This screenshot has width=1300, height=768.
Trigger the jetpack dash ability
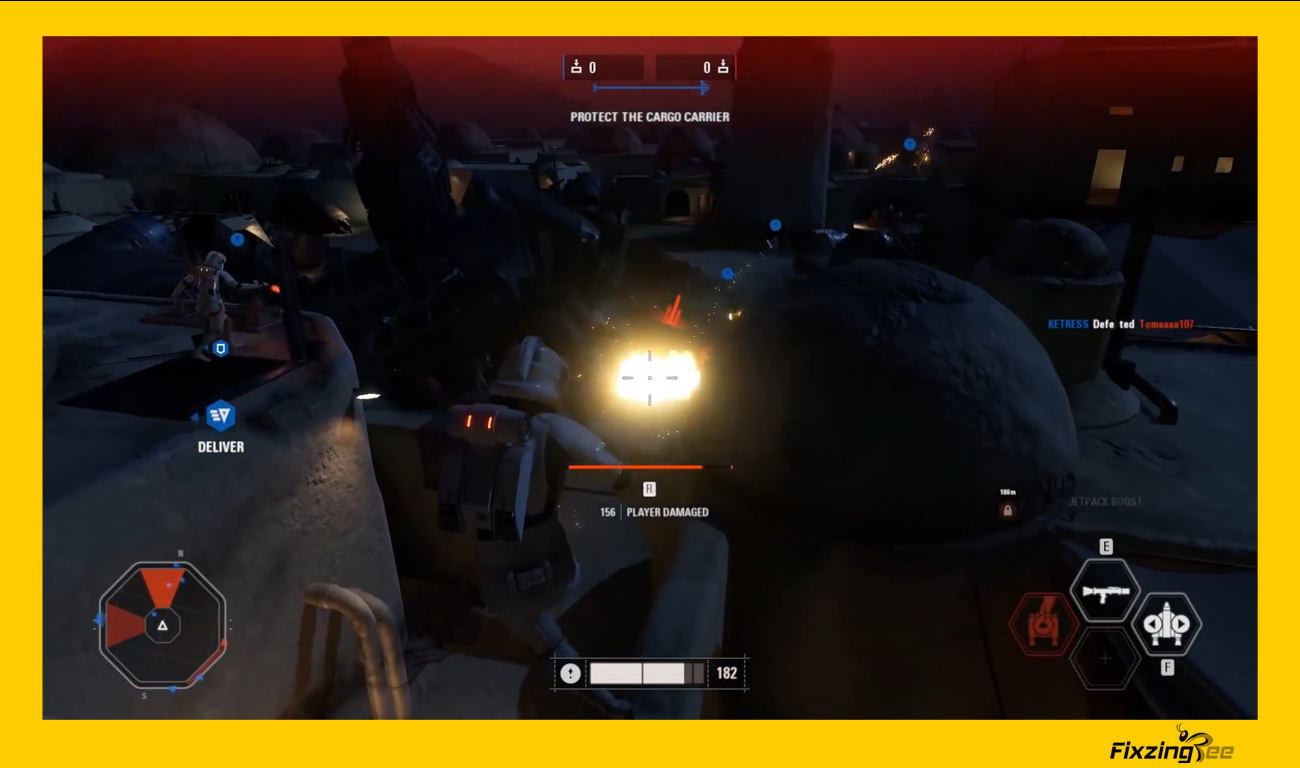click(1166, 625)
